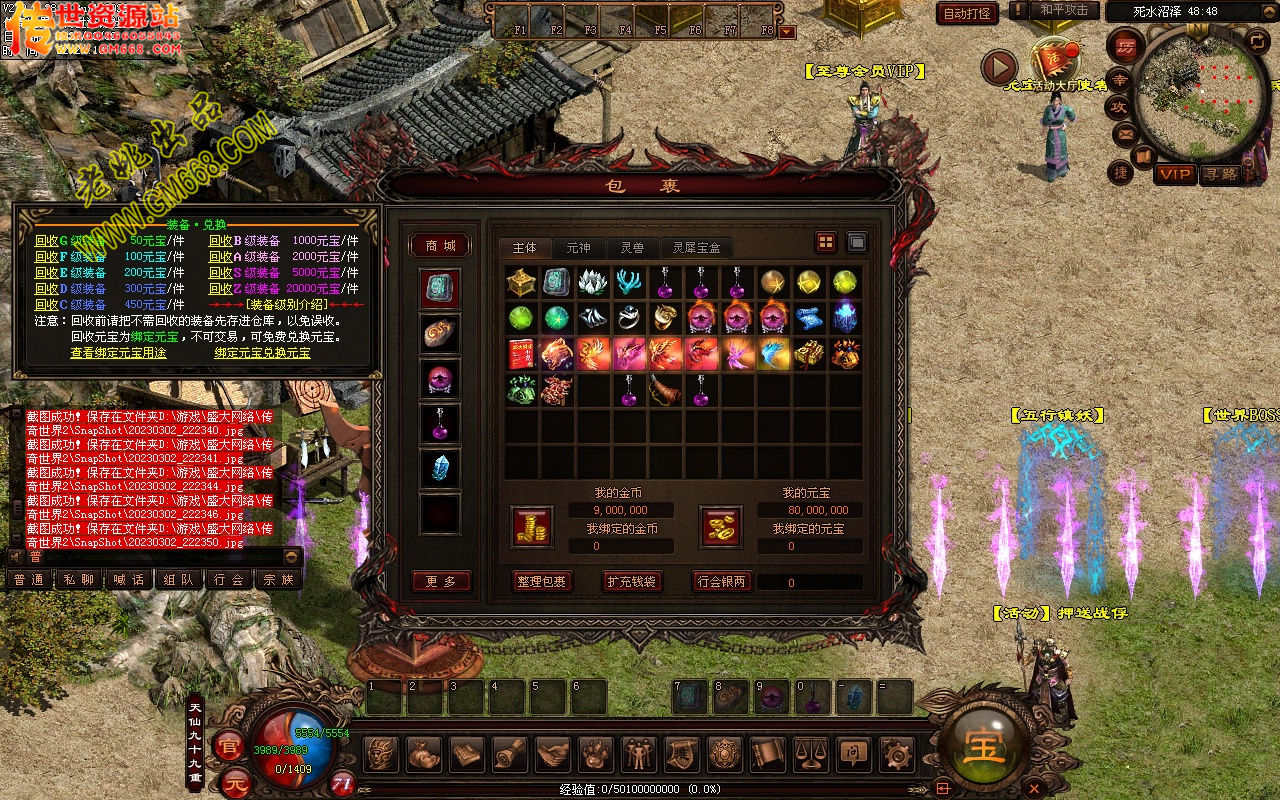
Task: Click the 整理包裹 sort bag button
Action: 541,581
